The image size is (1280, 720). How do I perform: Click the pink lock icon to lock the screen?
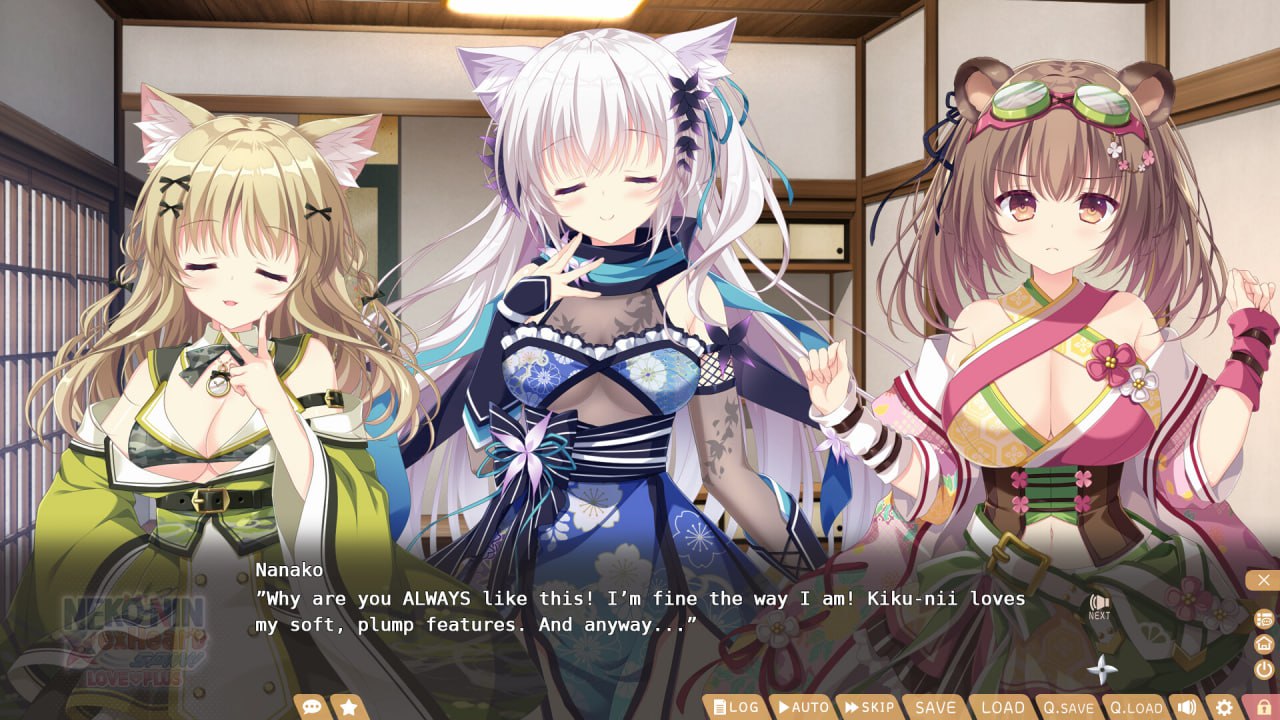click(x=1263, y=707)
